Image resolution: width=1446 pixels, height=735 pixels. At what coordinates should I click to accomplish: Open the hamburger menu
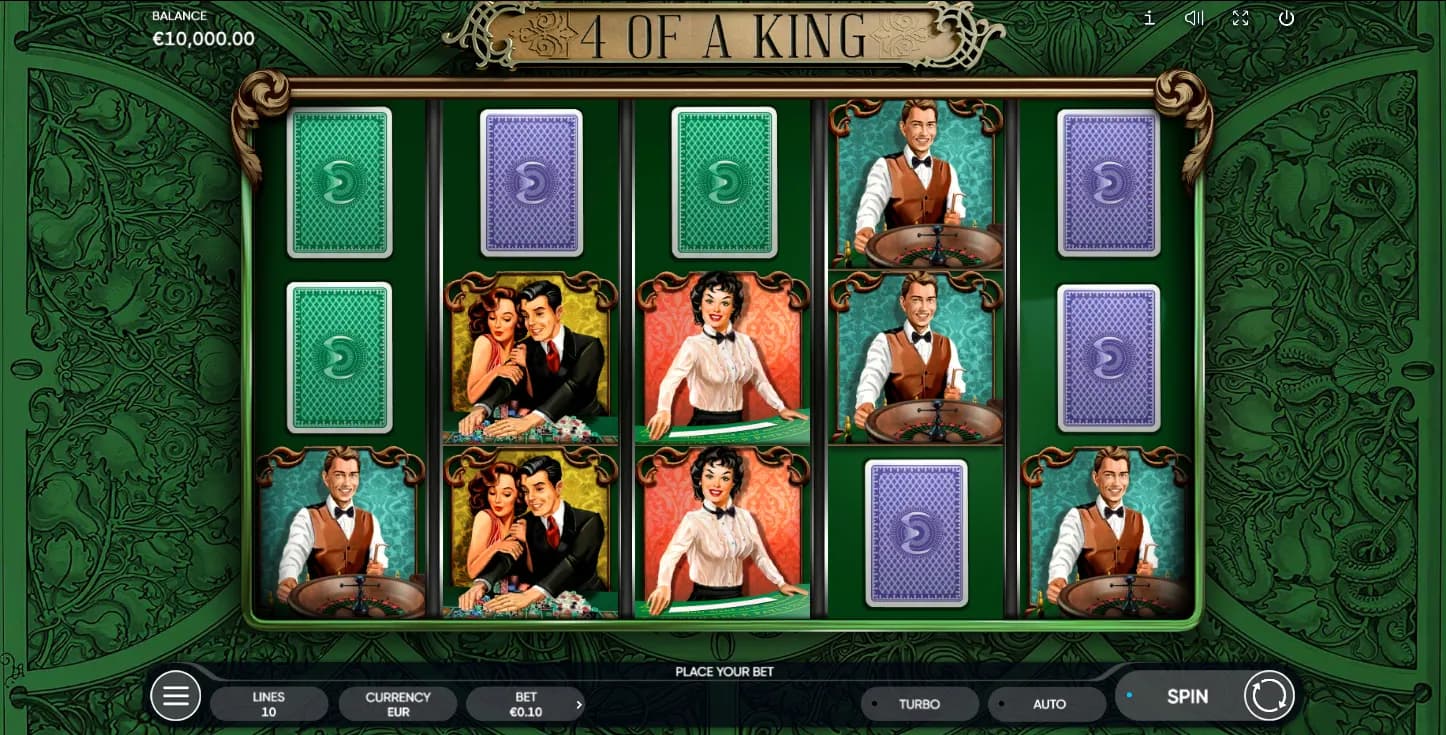point(176,696)
